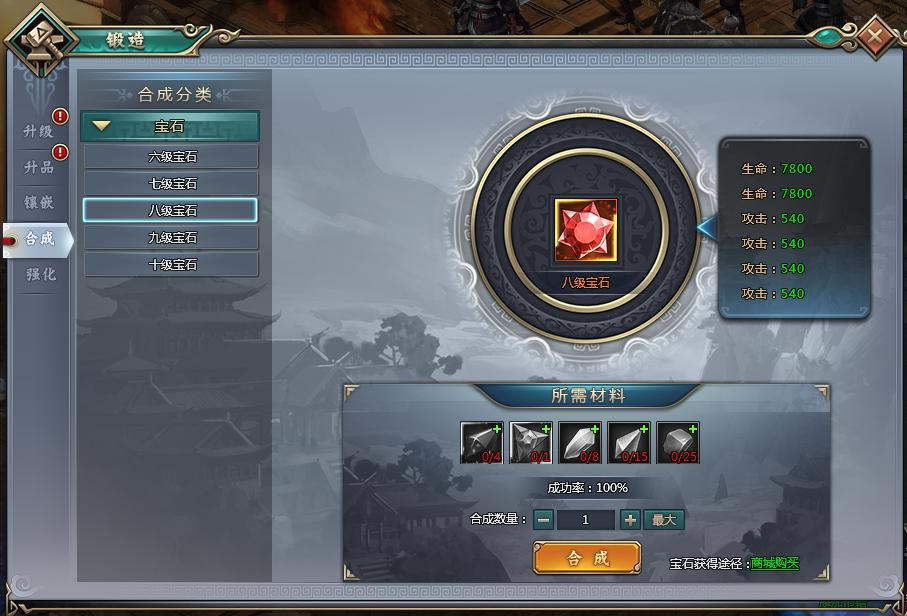
Task: Select the material slot showing 0/25
Action: pos(678,443)
